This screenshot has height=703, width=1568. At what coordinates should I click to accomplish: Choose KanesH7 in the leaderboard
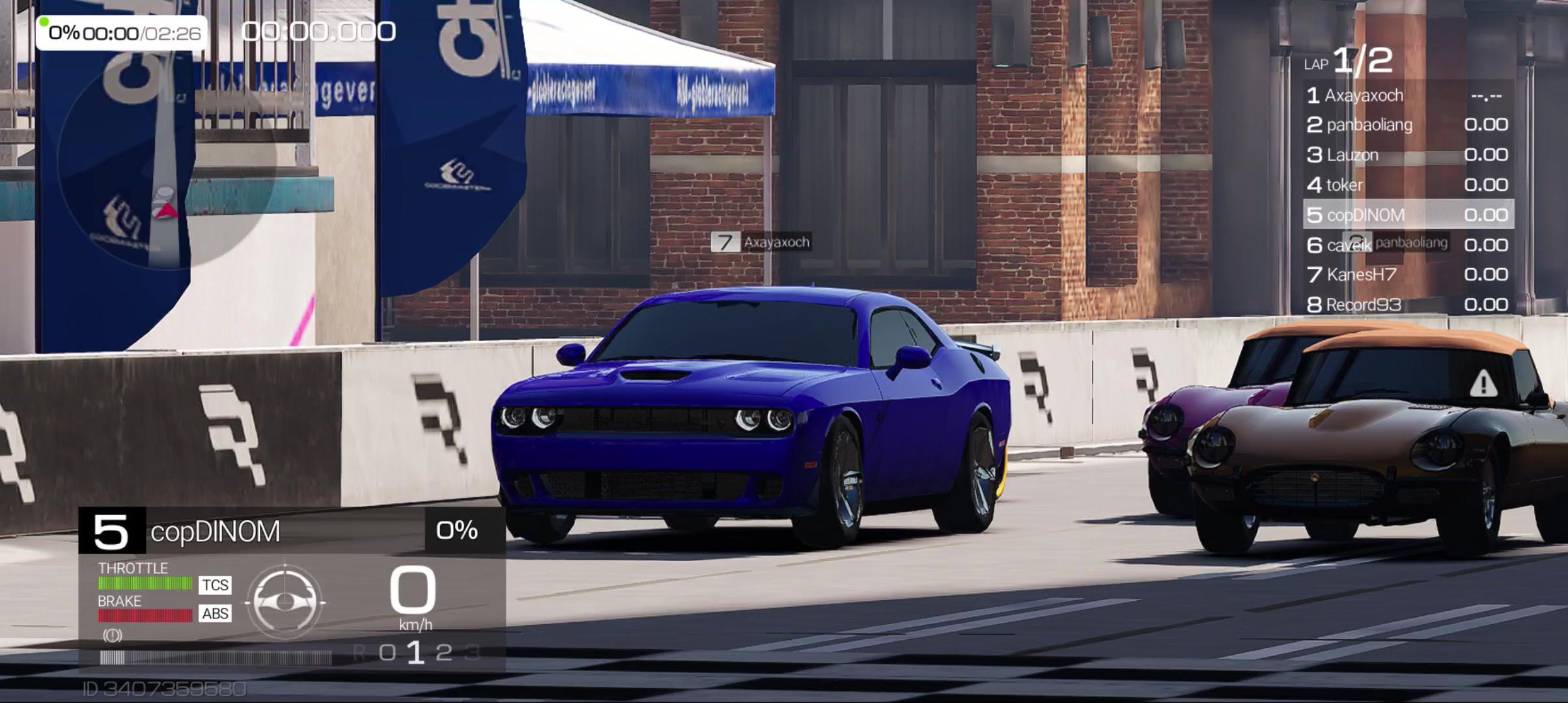(1407, 275)
